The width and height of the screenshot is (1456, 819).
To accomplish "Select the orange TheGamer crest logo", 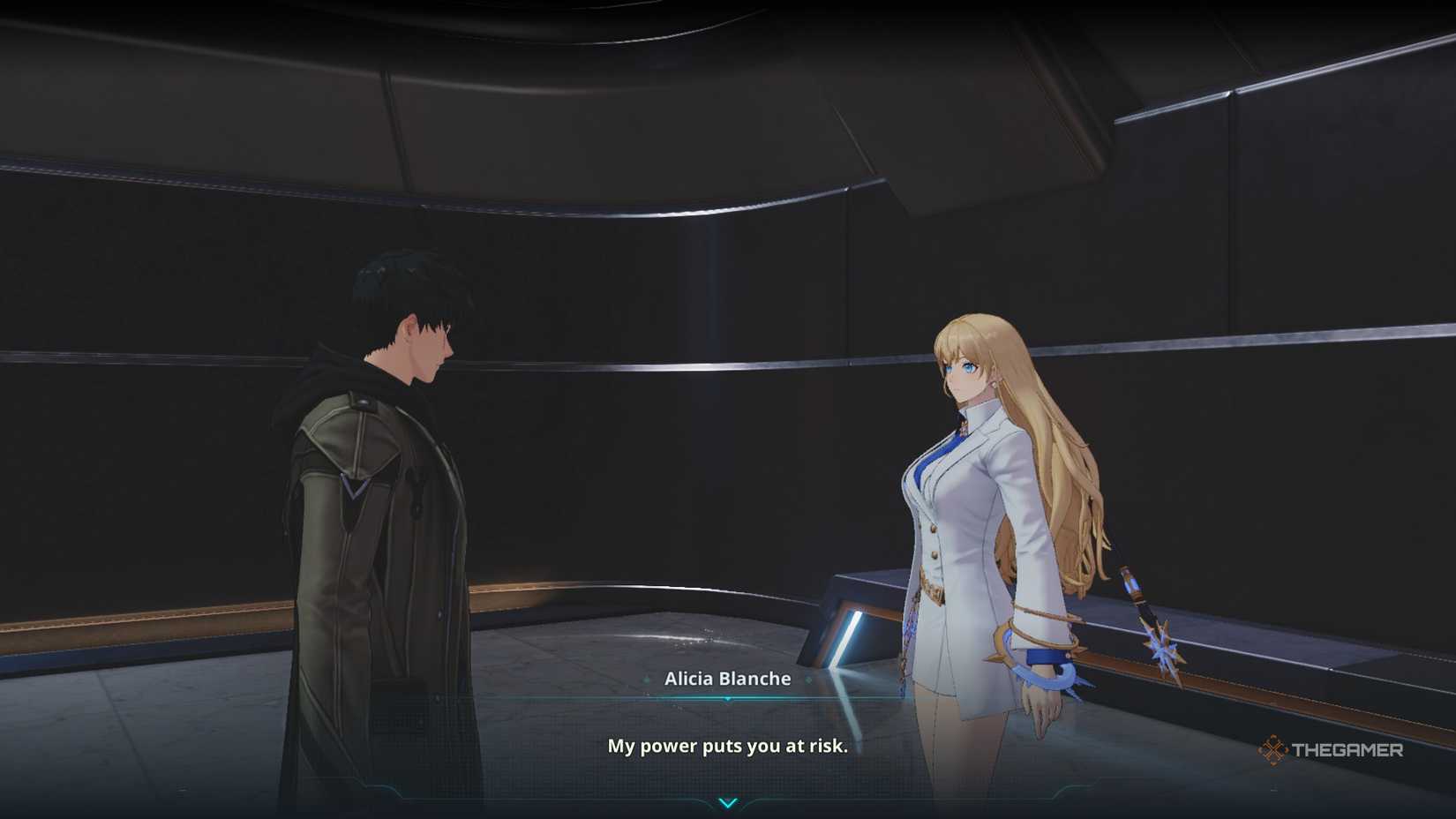I will pos(1272,751).
